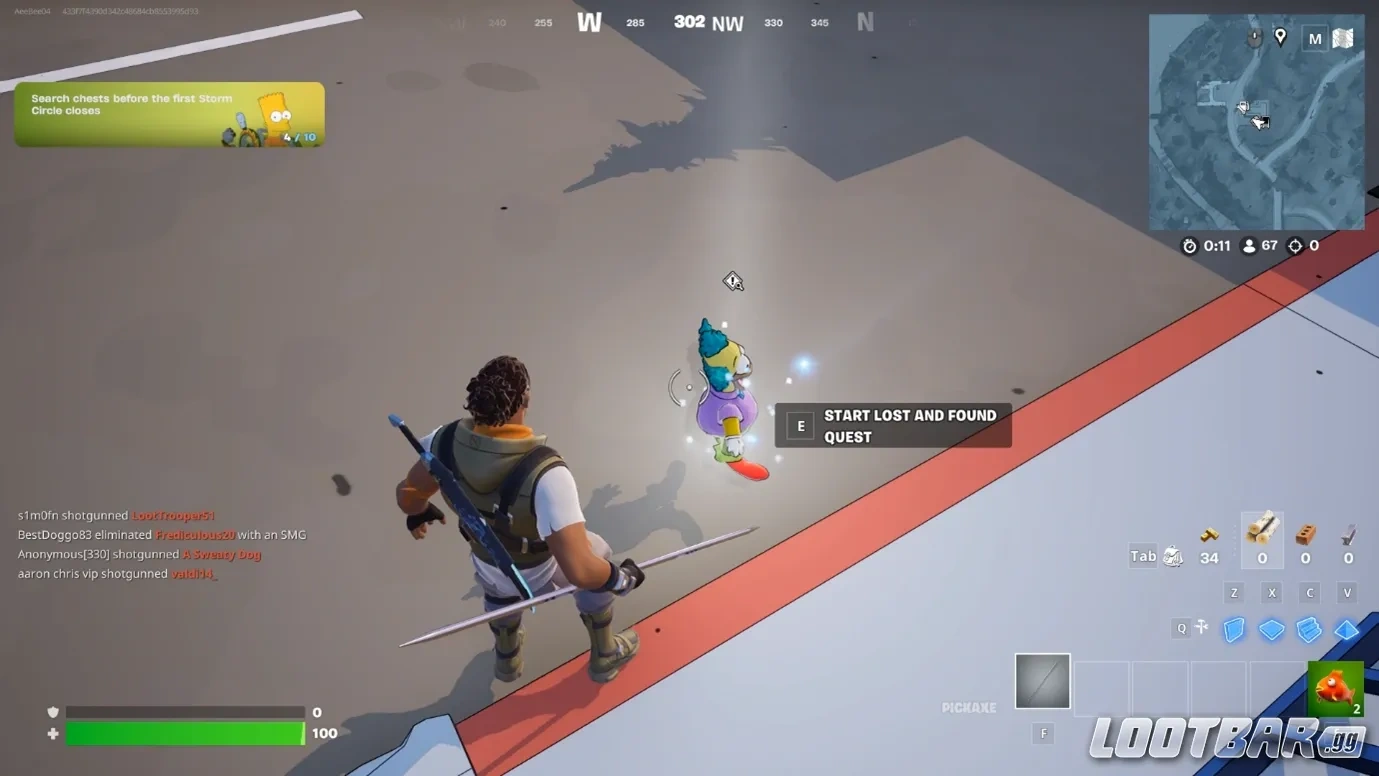Click the player count icon showing 67

click(1247, 245)
